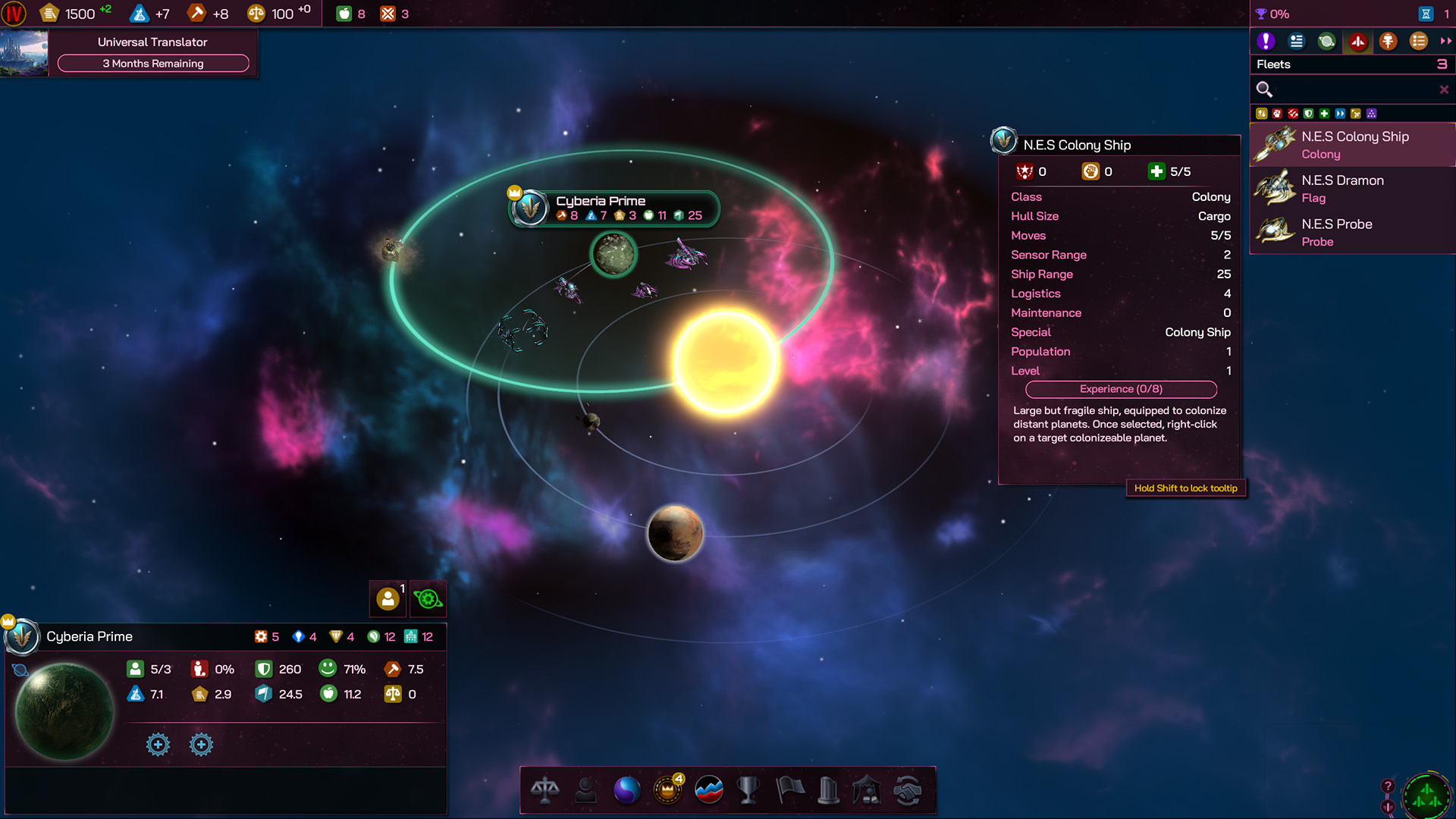1456x819 pixels.
Task: Open the fleets tab in the right sidebar
Action: pos(1357,42)
